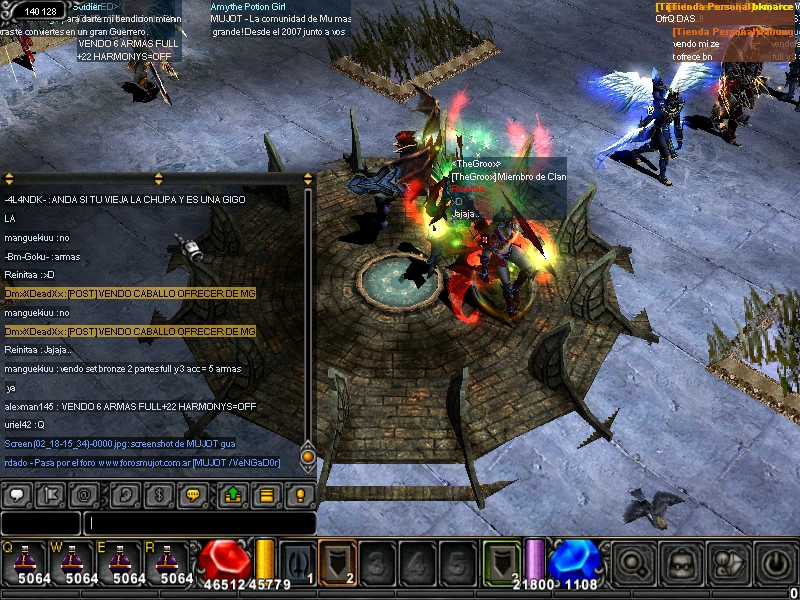Viewport: 800px width, 600px height.
Task: Select the @ chat channel button
Action: tap(85, 495)
